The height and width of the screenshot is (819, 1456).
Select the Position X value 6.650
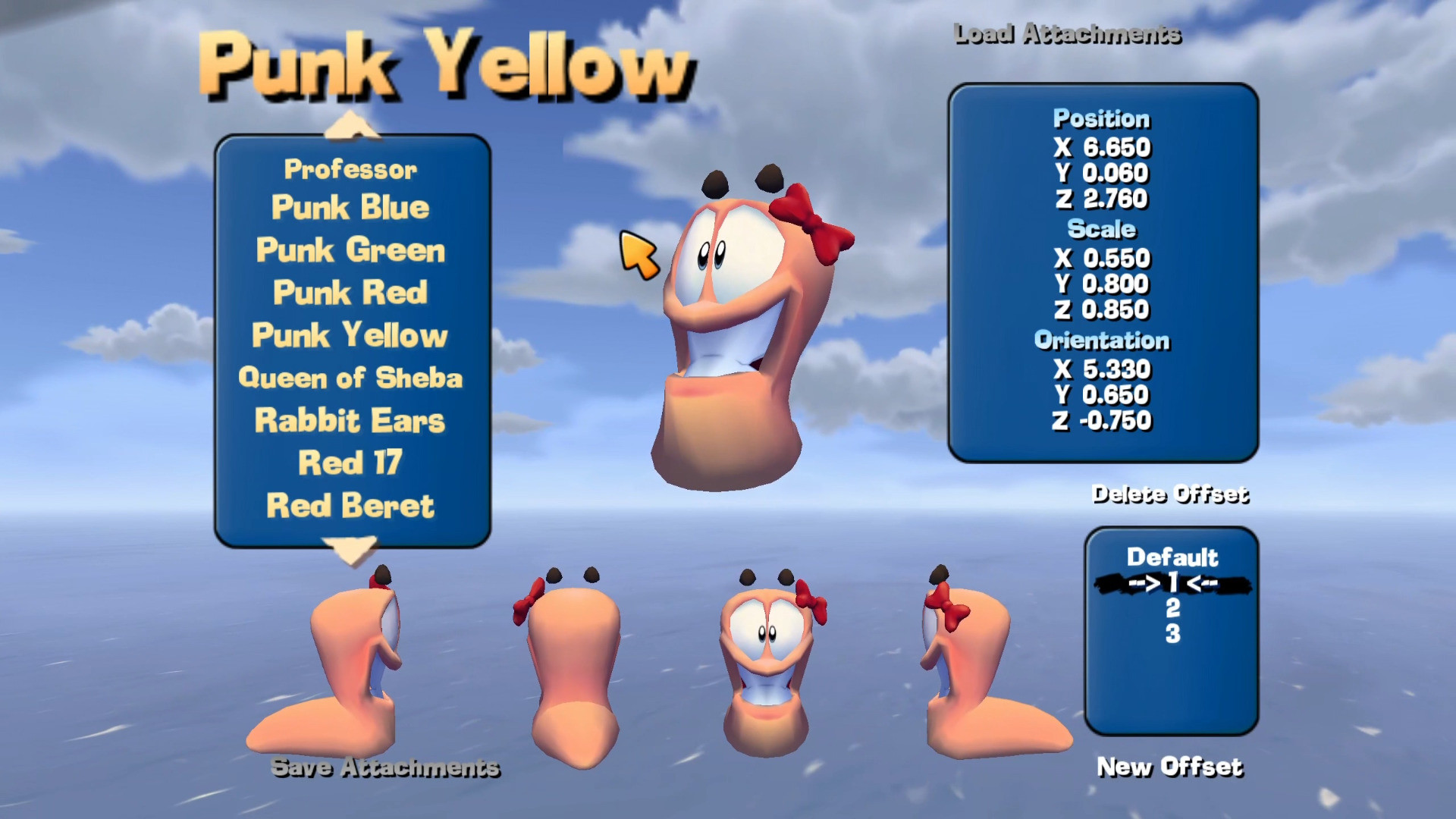(x=1116, y=147)
